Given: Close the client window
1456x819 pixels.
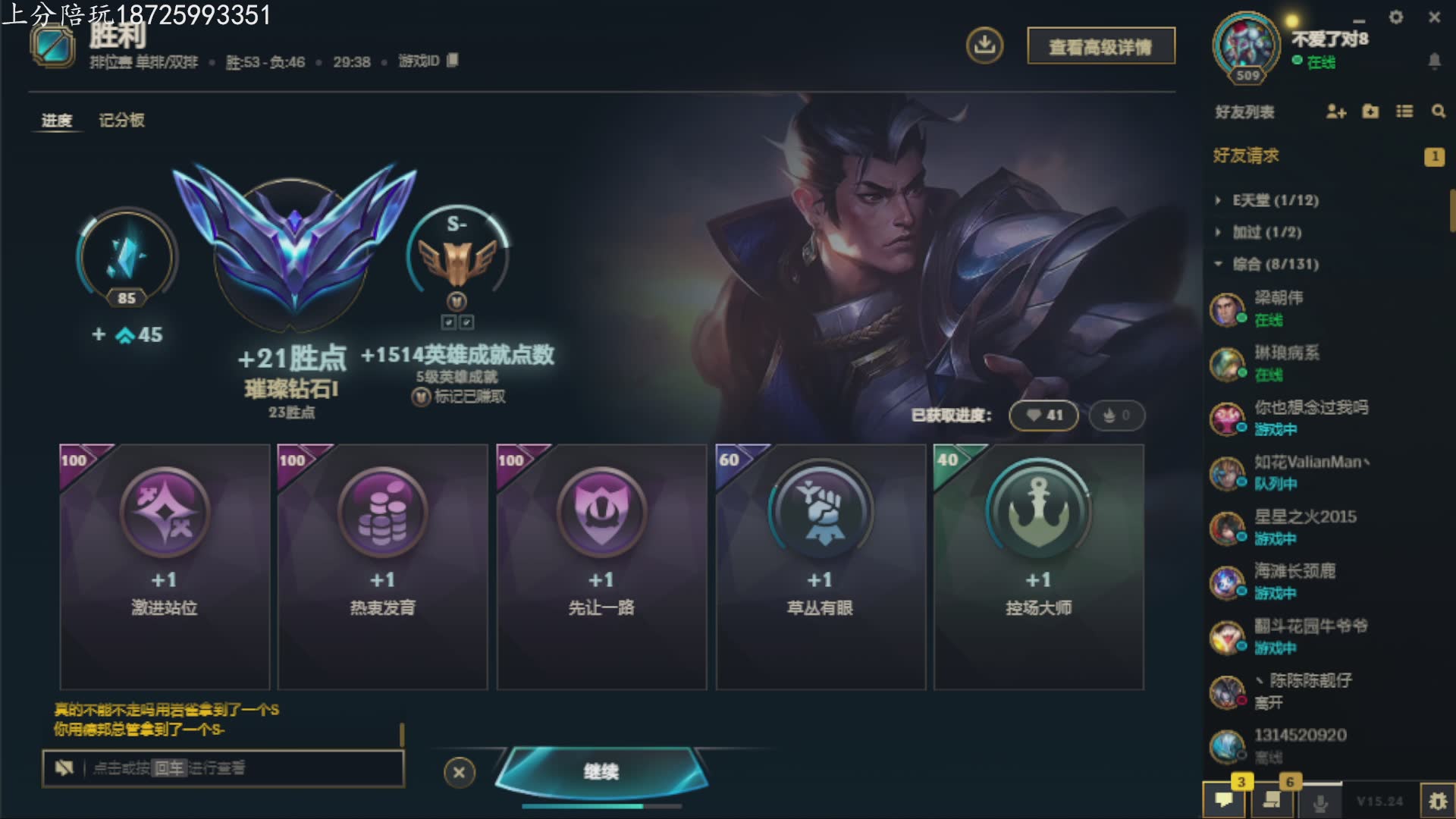Looking at the screenshot, I should (1434, 17).
